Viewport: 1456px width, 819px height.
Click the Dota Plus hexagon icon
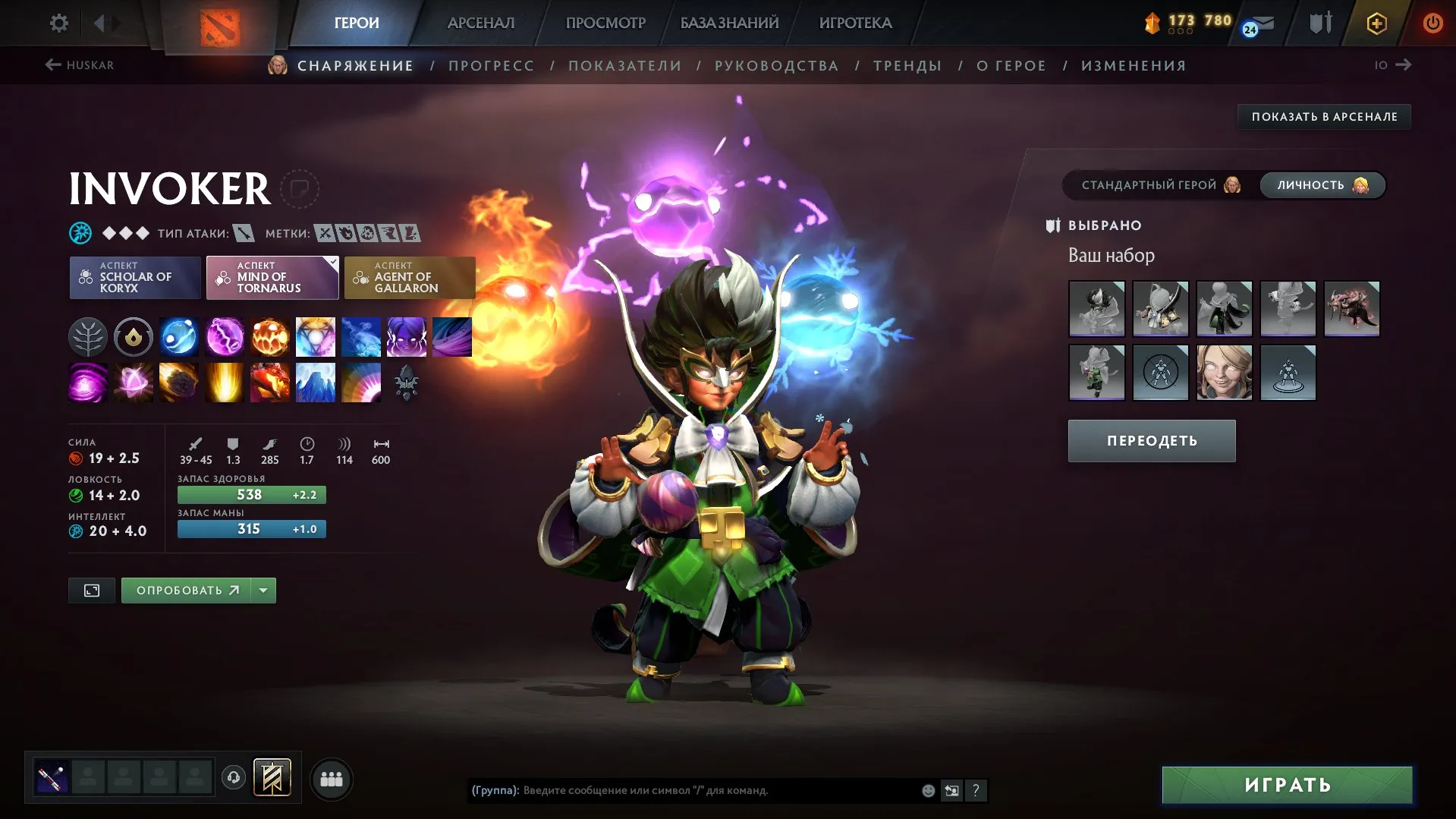[1376, 23]
